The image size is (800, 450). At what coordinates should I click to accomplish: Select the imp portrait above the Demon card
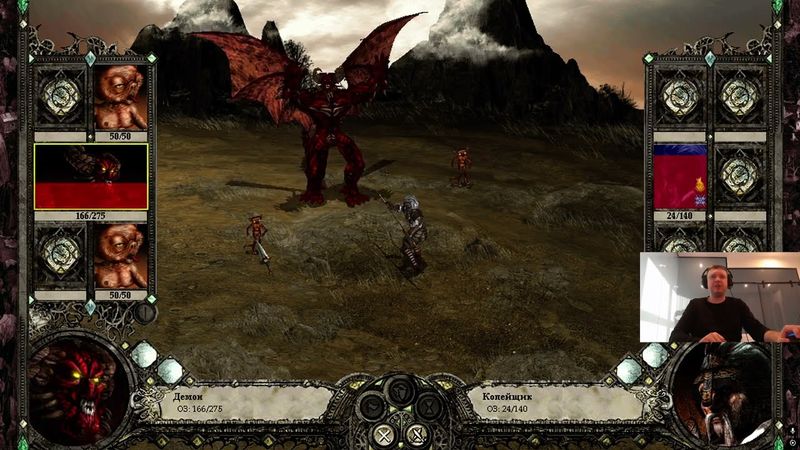click(120, 98)
